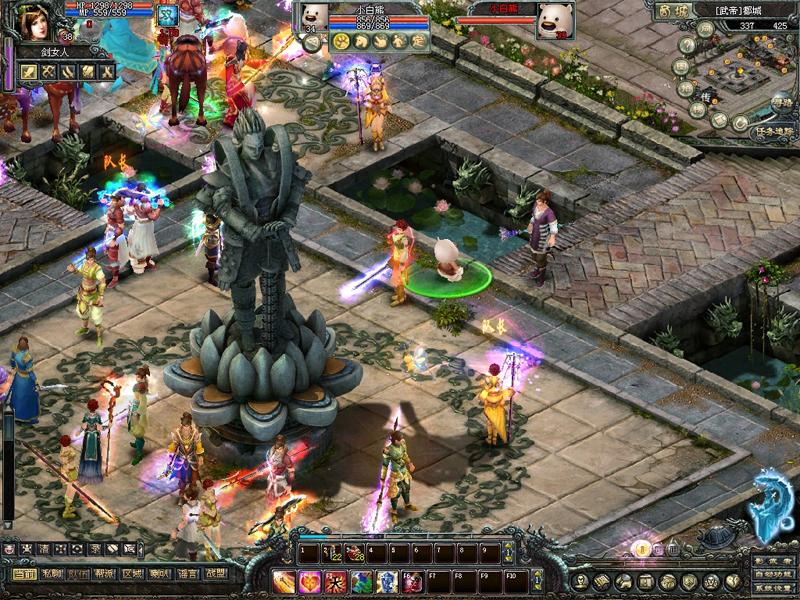Open the 区域 area chat tab
This screenshot has height=600, width=800.
point(132,574)
